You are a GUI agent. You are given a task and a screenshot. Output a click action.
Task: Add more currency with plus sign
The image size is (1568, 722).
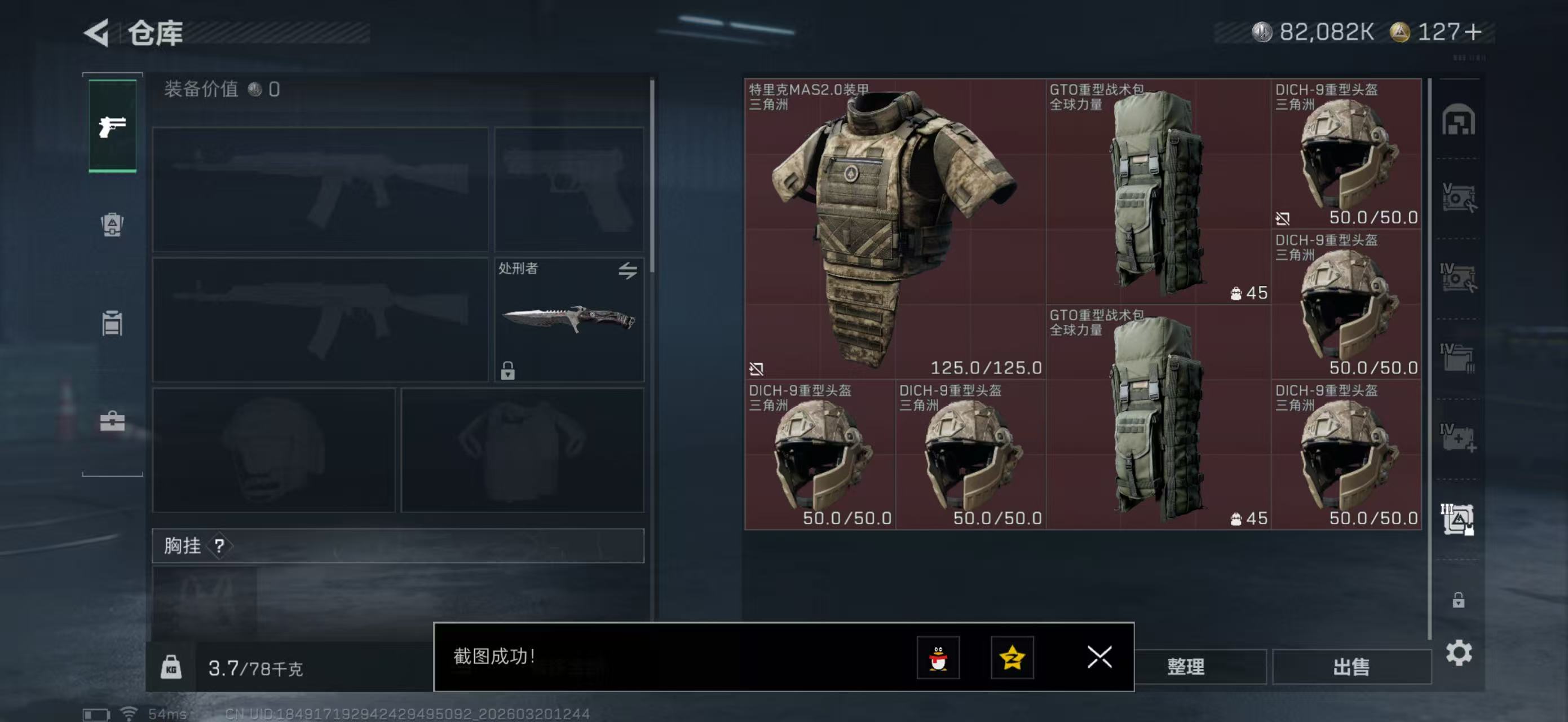[1474, 32]
